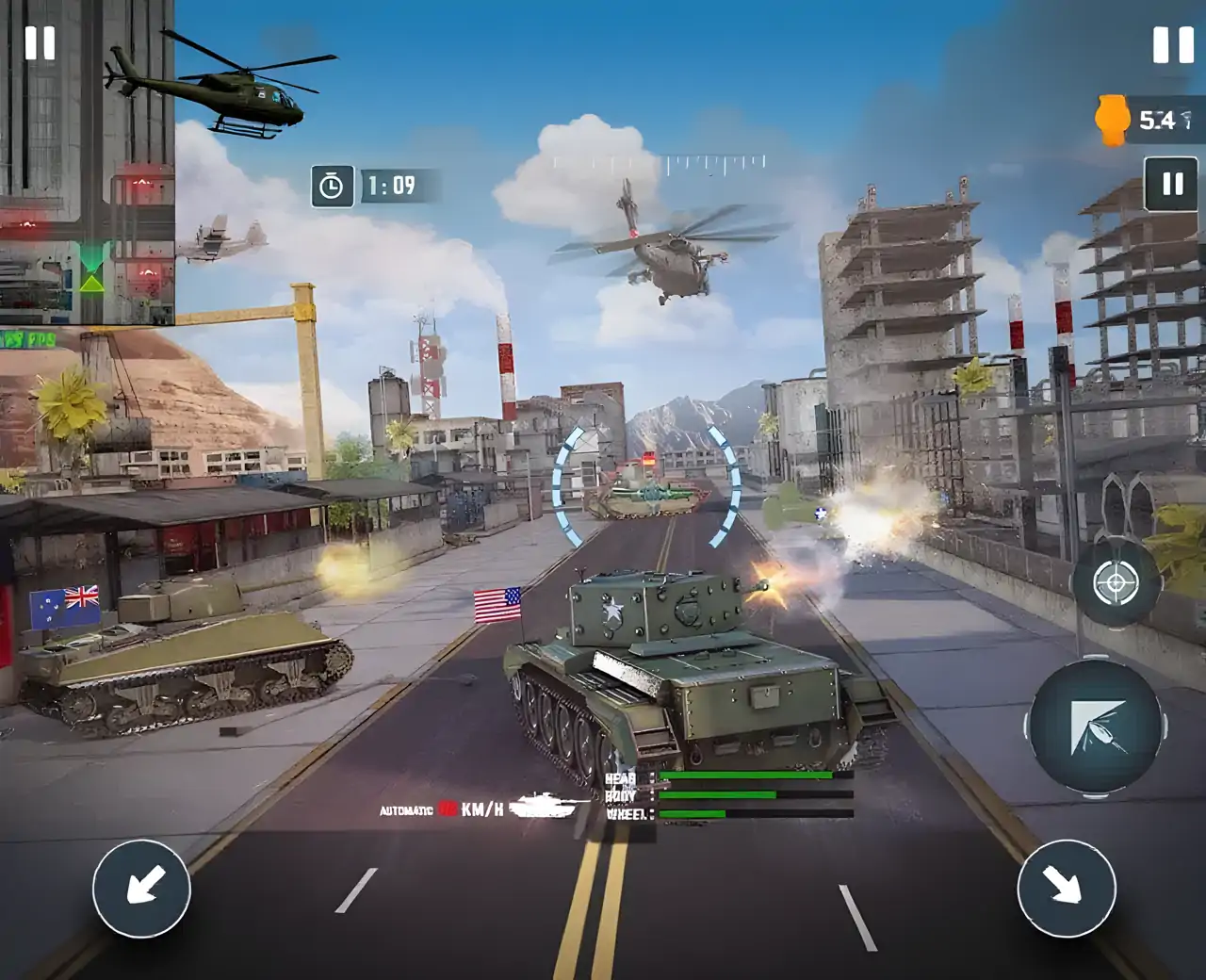
Task: Activate the crosshair aim button
Action: pyautogui.click(x=1116, y=584)
